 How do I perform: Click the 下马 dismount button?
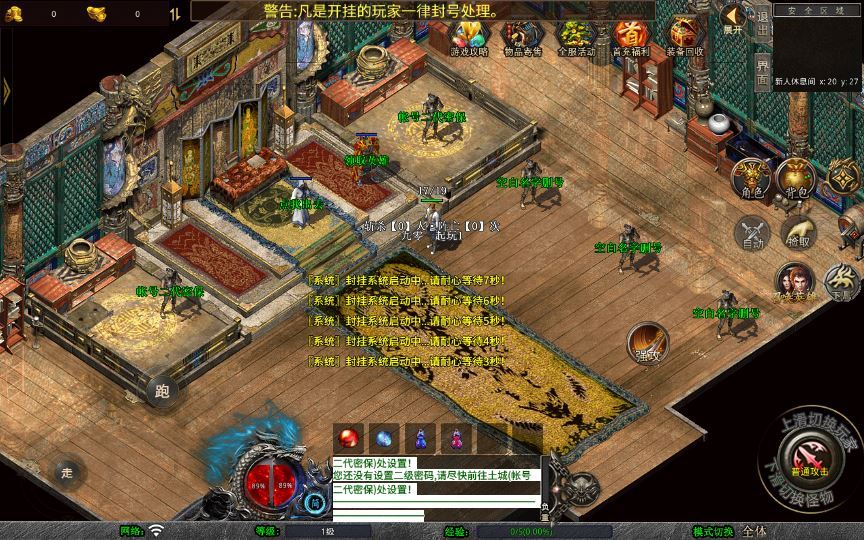842,282
